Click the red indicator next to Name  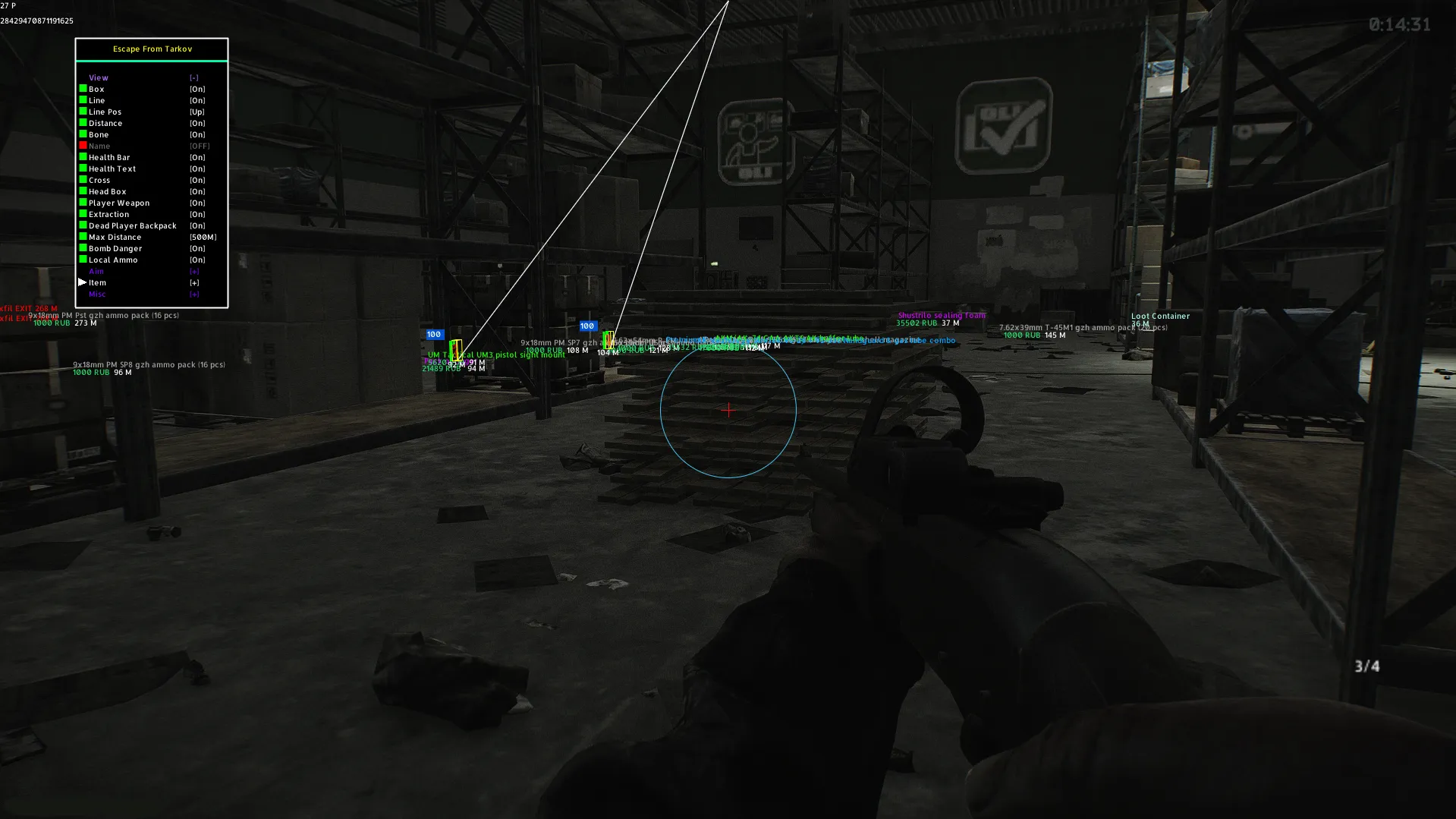(x=83, y=145)
